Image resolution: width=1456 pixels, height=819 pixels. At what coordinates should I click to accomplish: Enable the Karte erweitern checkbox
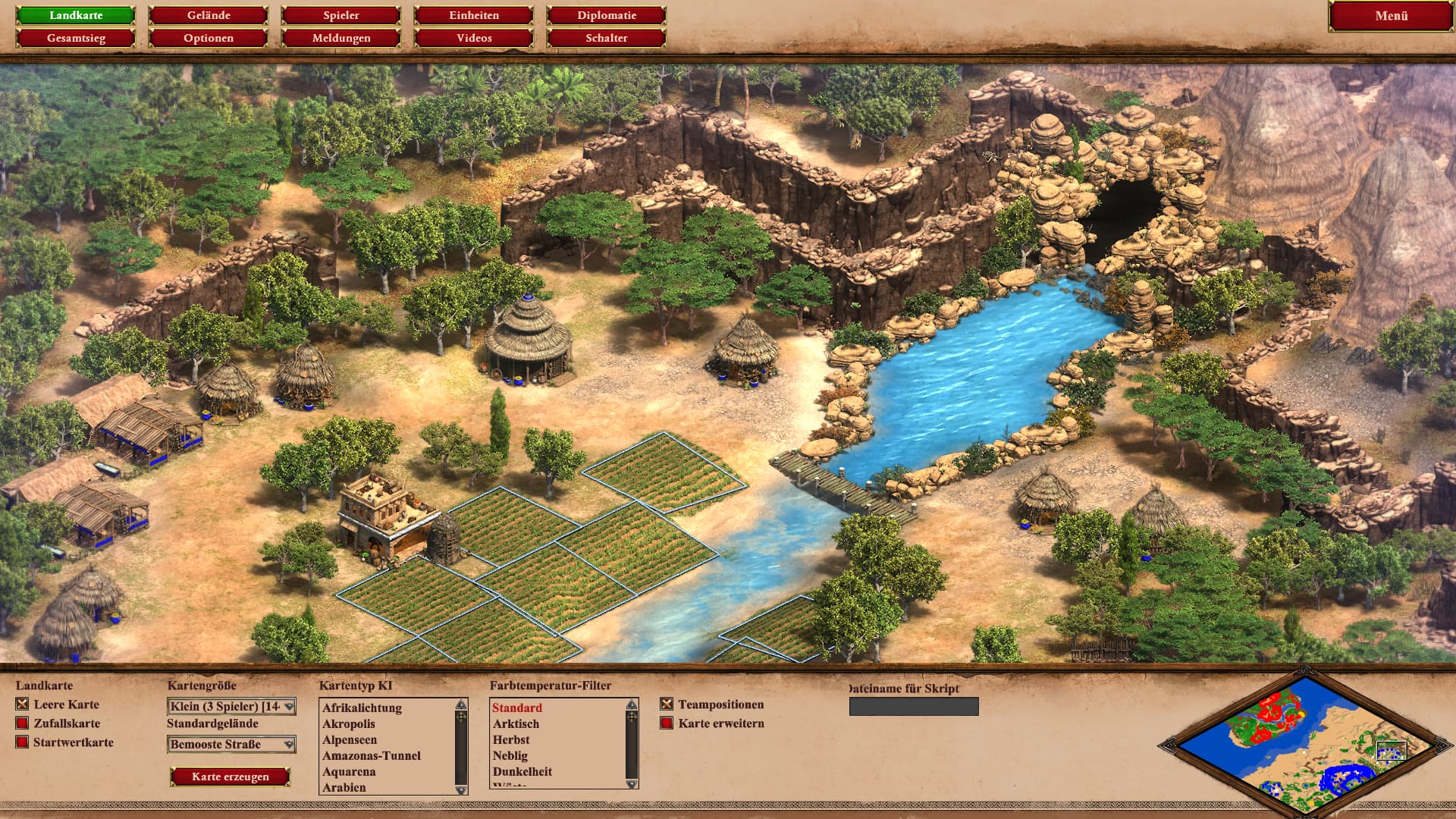[x=667, y=723]
